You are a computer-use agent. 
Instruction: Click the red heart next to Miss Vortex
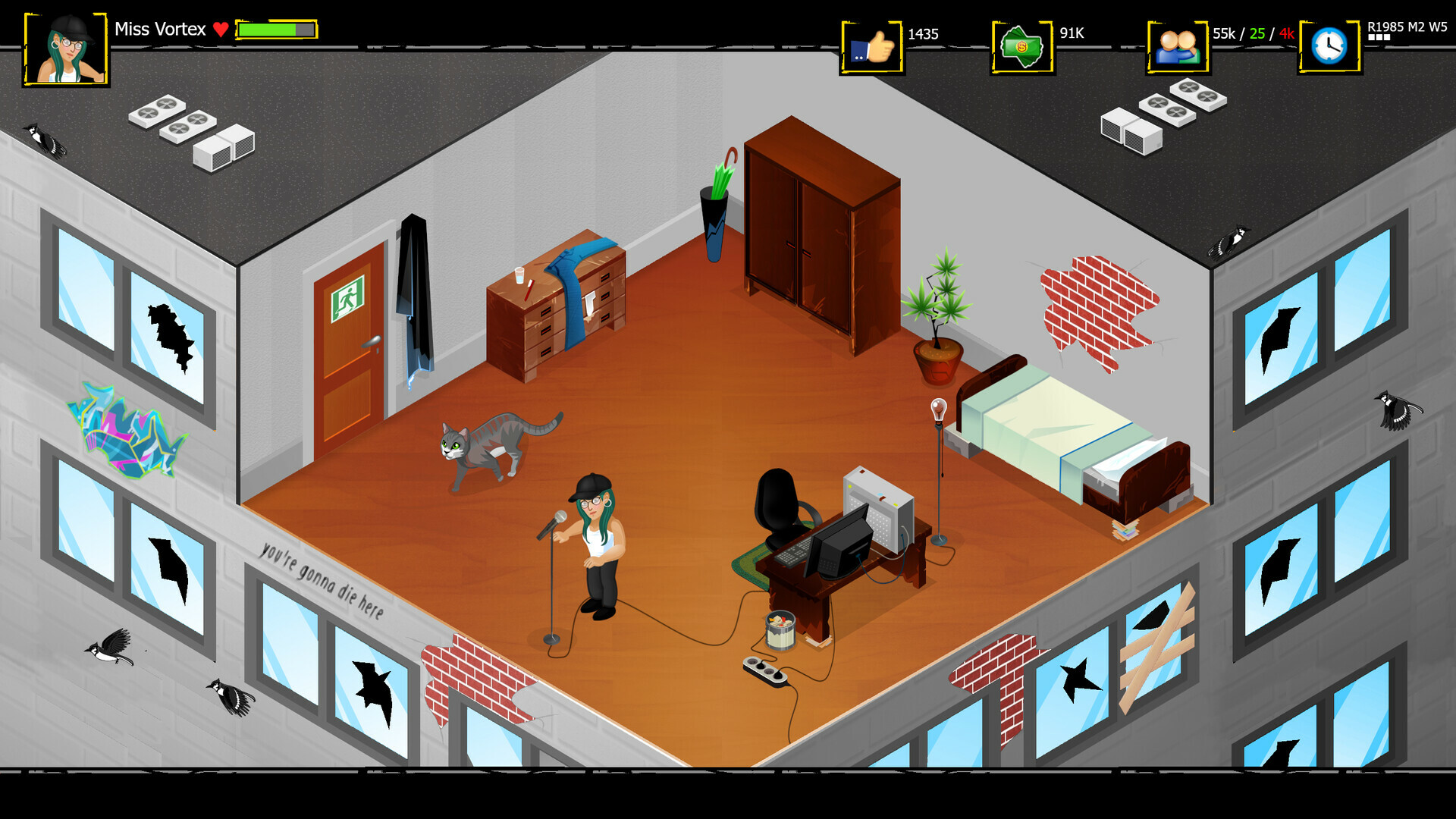point(221,30)
